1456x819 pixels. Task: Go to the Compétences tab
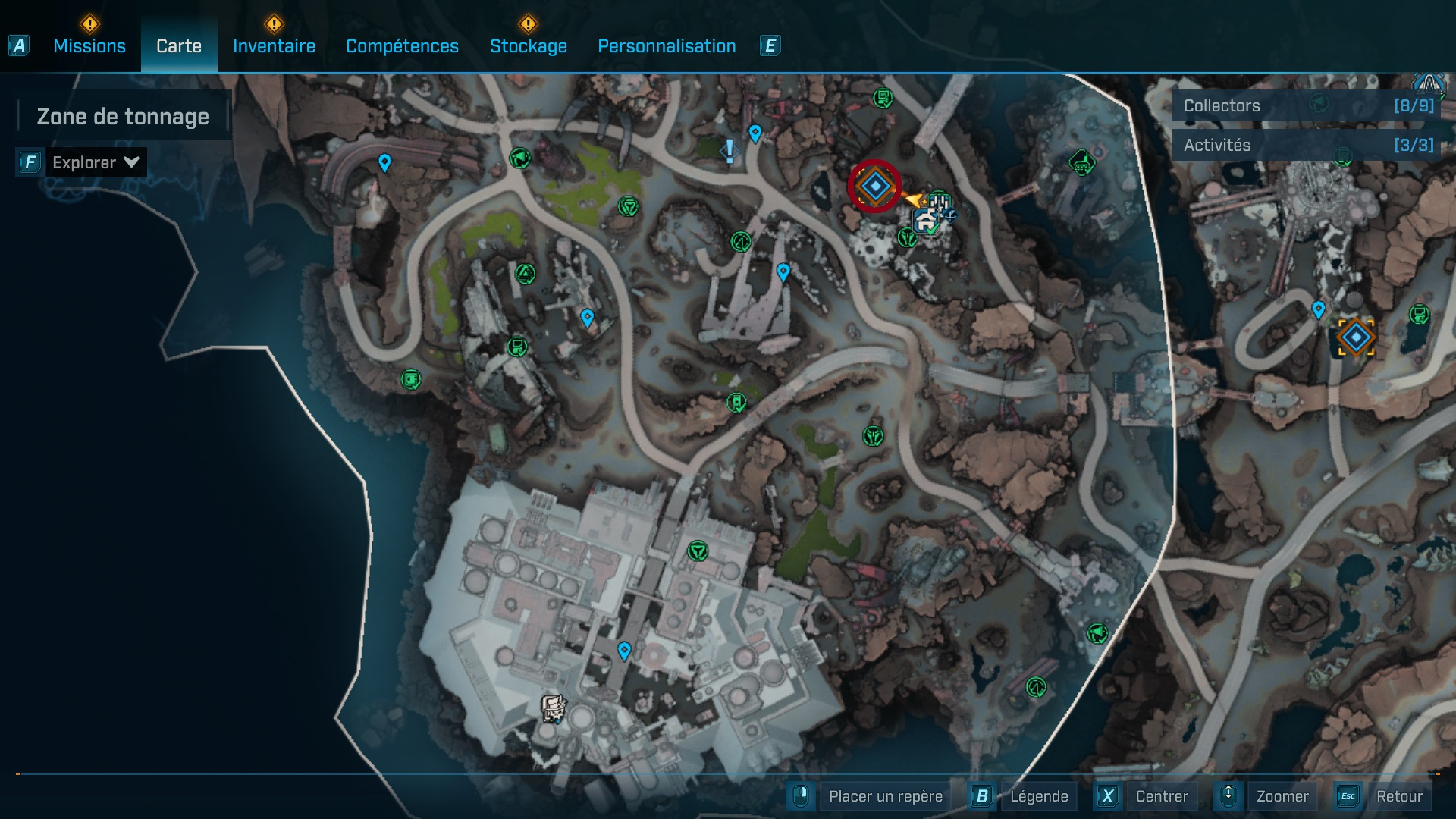coord(402,46)
